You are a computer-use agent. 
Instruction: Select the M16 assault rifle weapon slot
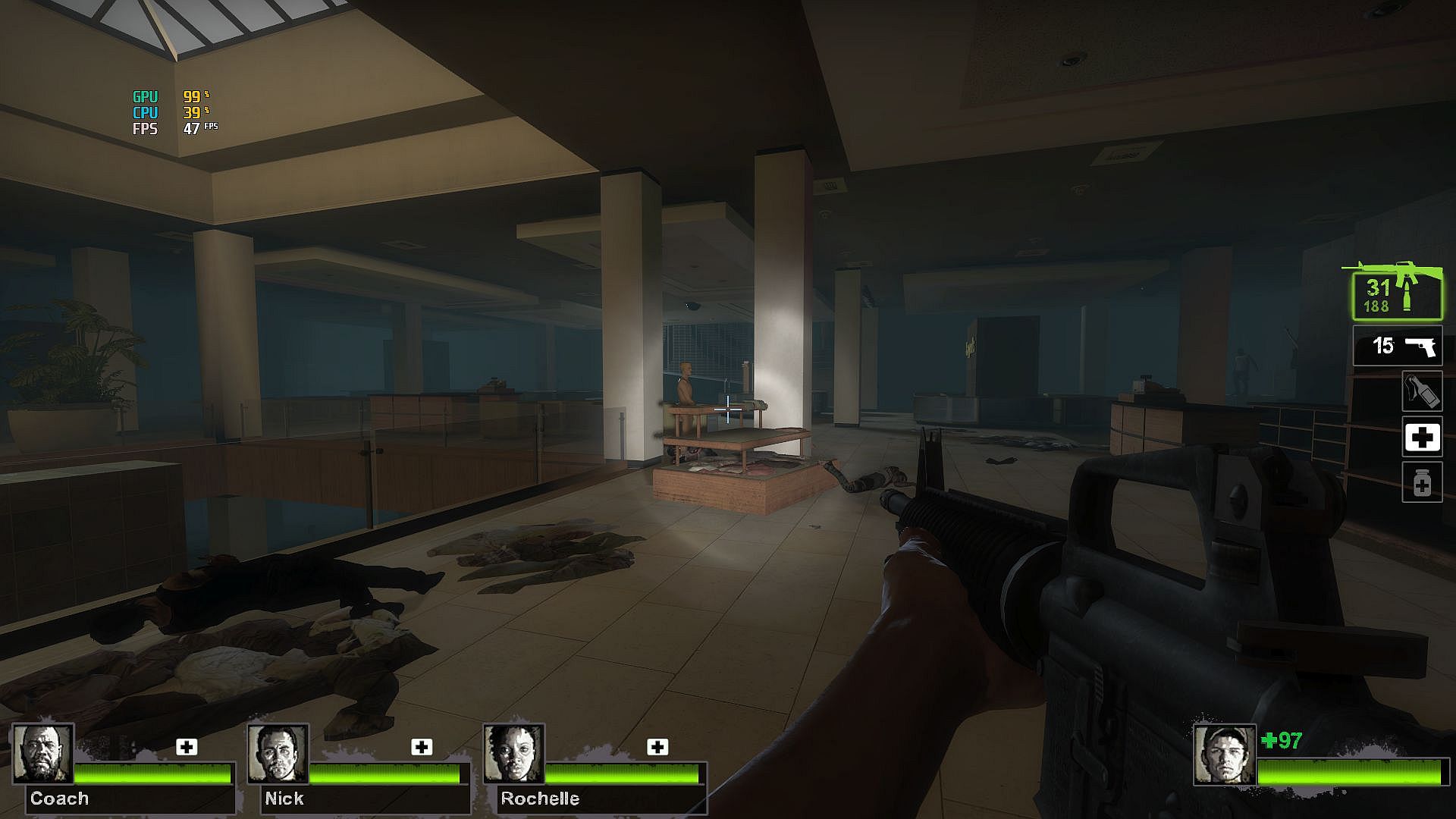[1397, 293]
